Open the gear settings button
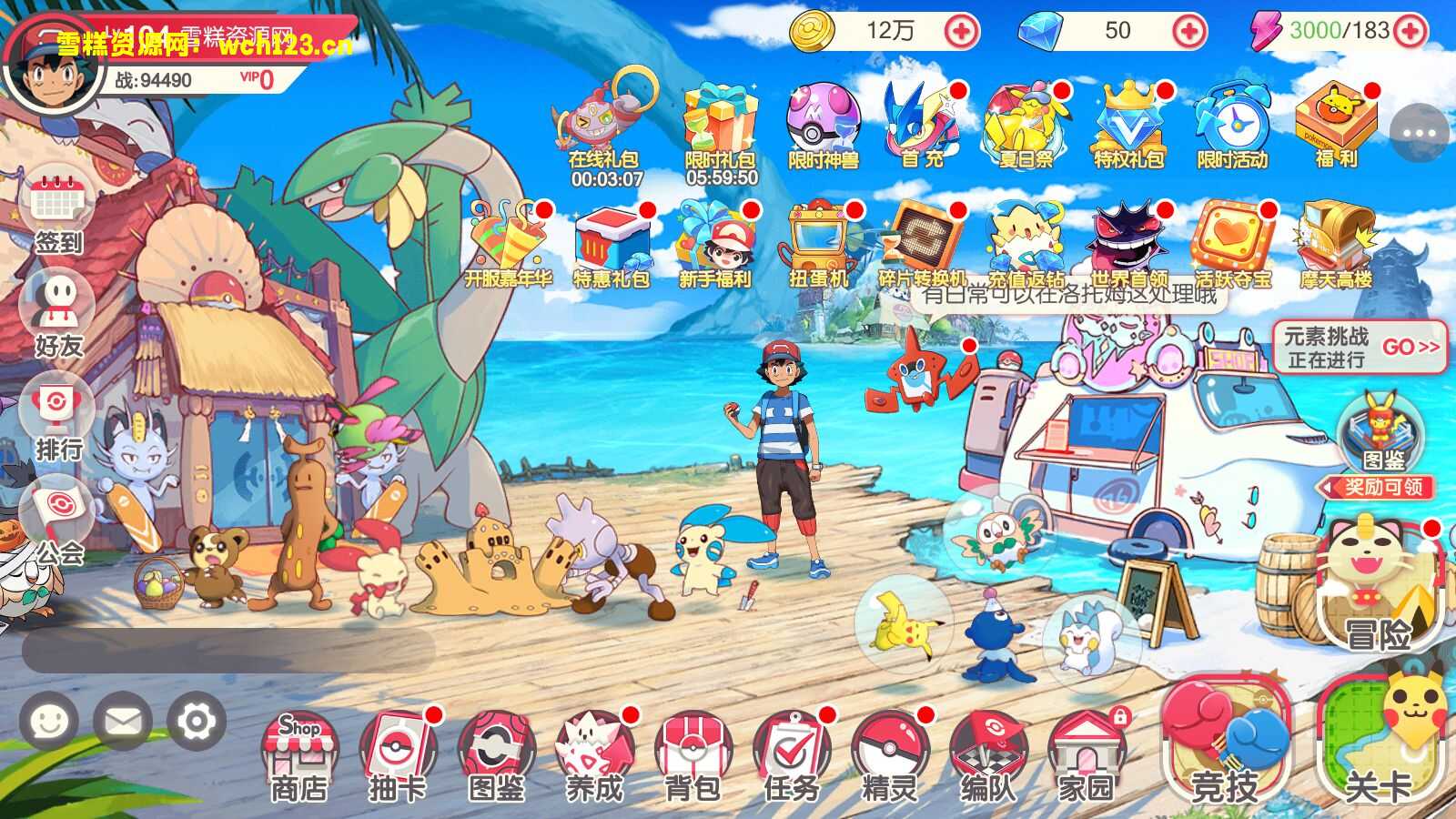The width and height of the screenshot is (1456, 819). [196, 723]
